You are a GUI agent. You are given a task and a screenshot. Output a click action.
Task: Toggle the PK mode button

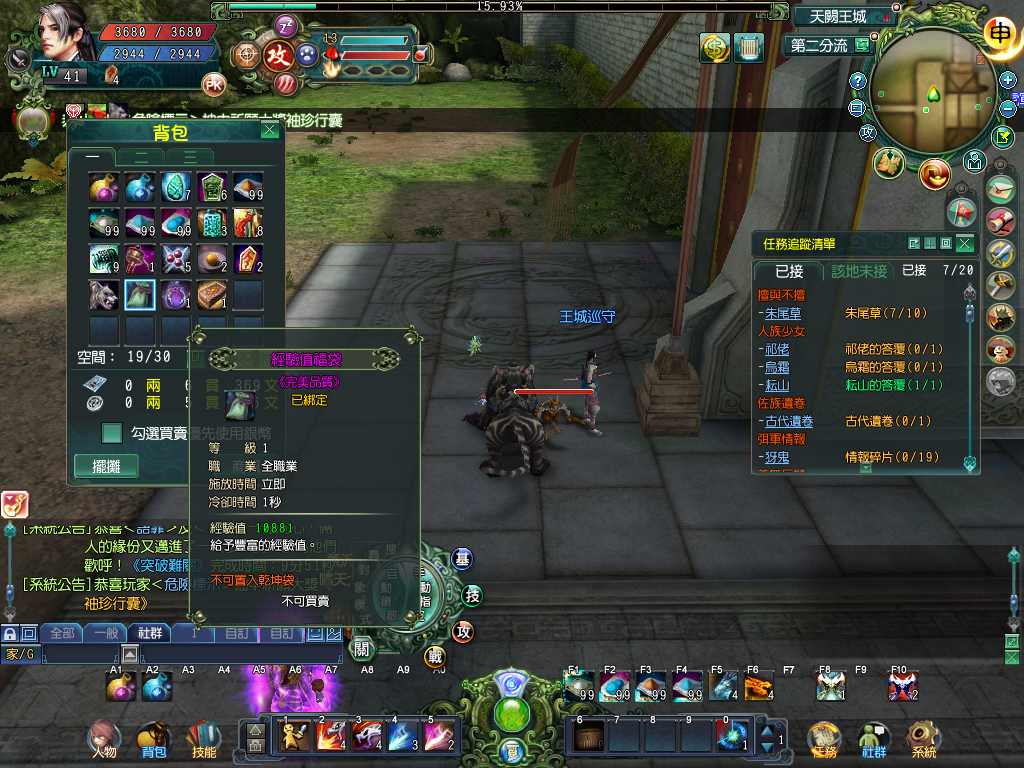(x=213, y=83)
